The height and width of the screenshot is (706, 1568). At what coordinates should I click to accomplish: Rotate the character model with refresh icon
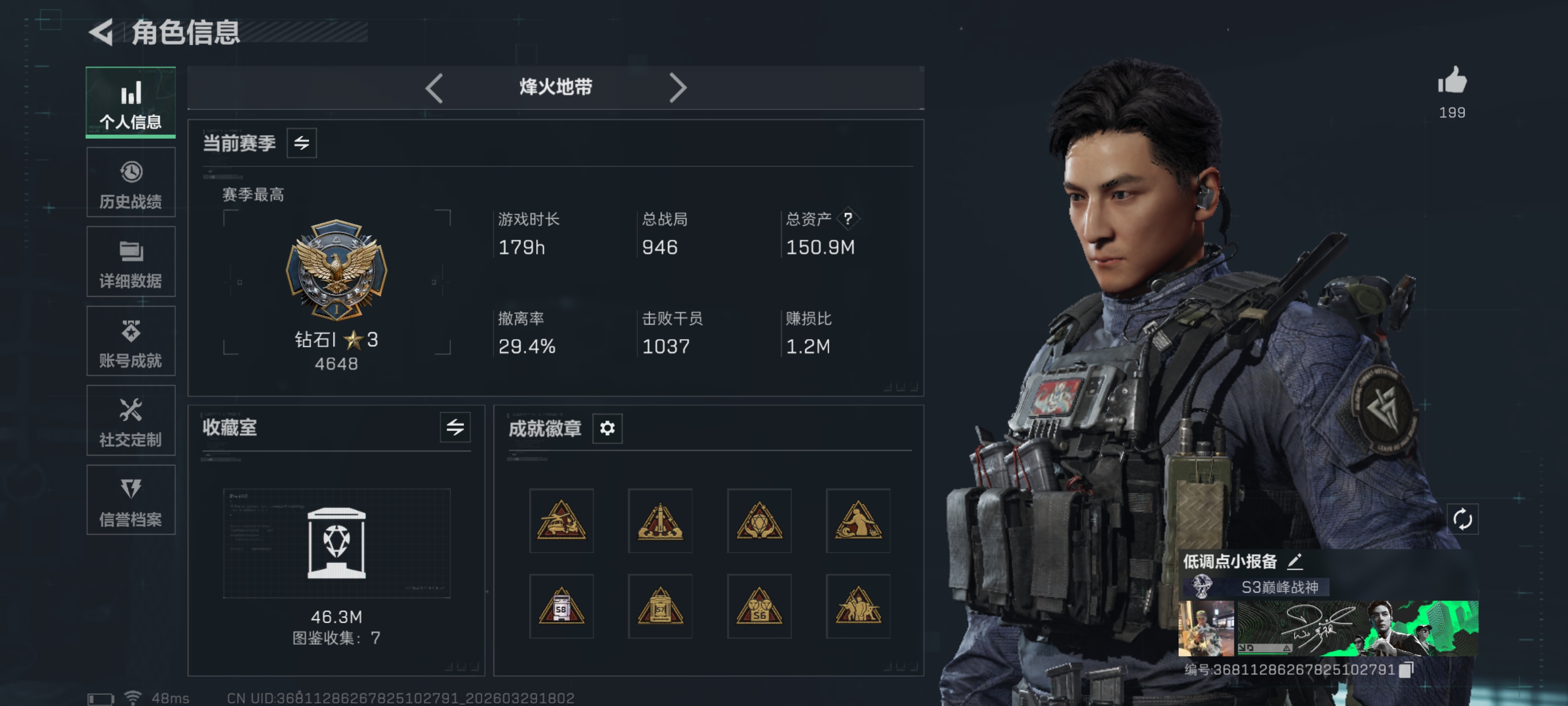(x=1462, y=520)
